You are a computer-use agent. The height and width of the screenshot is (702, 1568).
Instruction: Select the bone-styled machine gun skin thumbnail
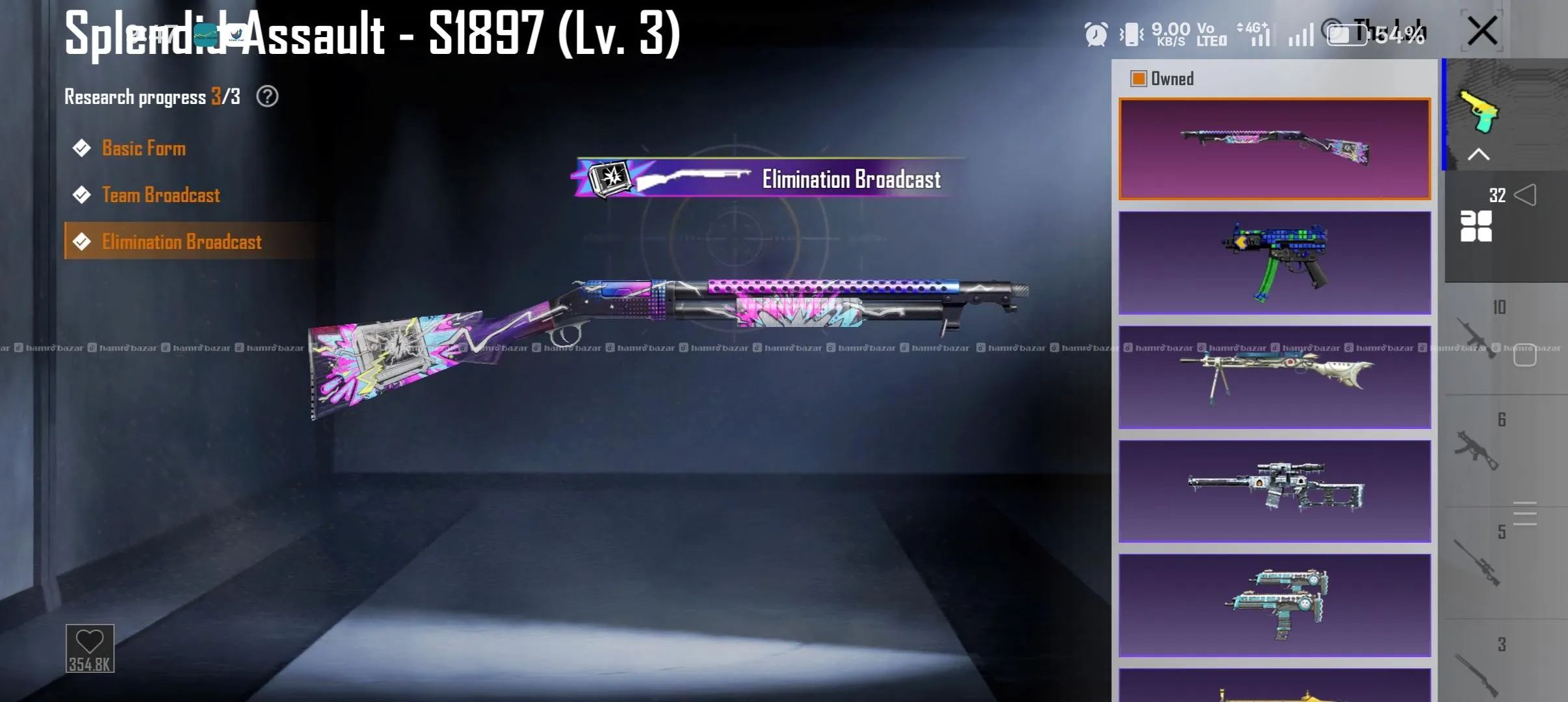(x=1274, y=377)
